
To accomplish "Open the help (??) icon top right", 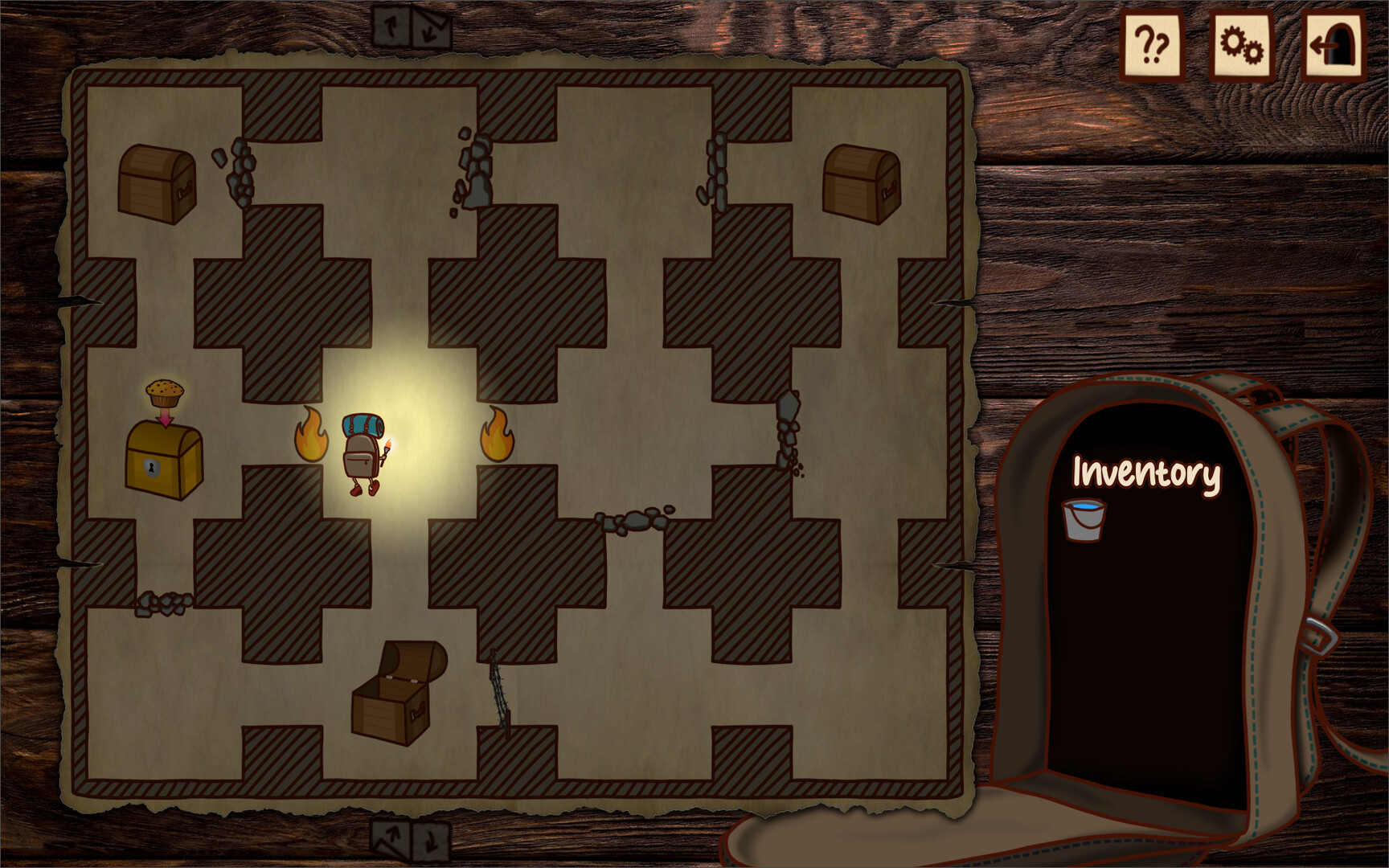I will pos(1153,42).
